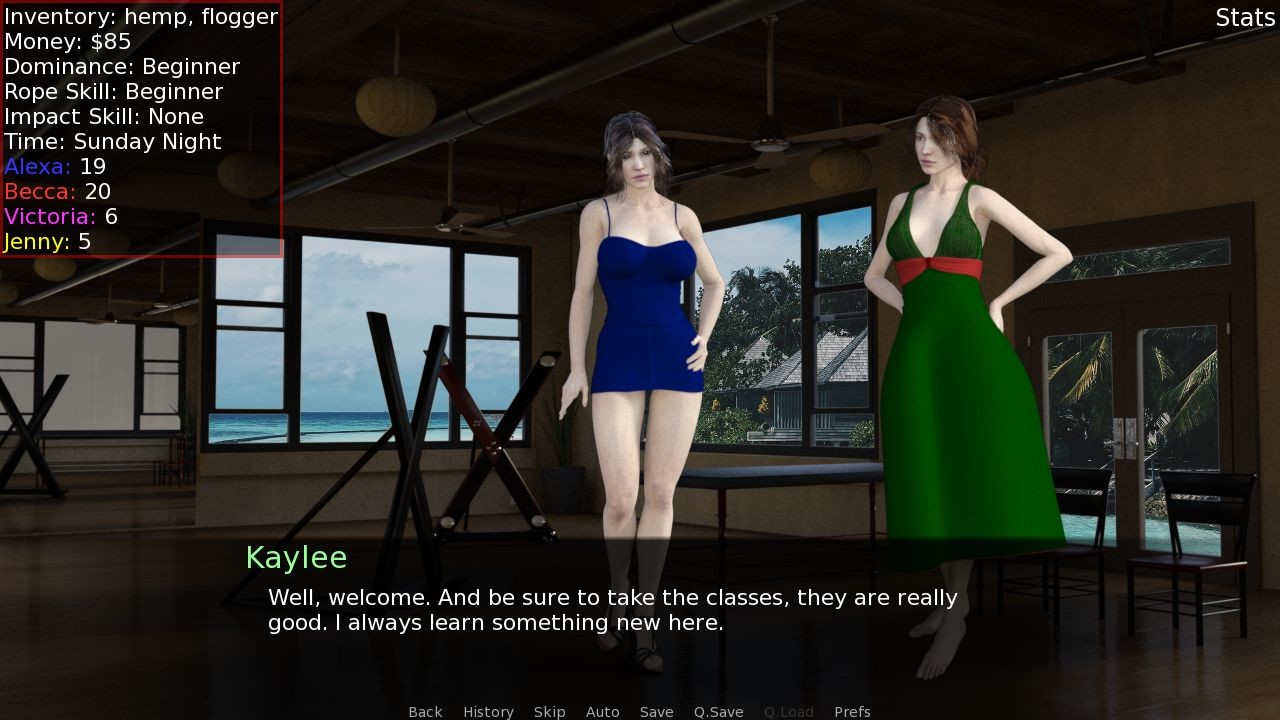Image resolution: width=1280 pixels, height=720 pixels.
Task: Go Back one dialogue line
Action: click(x=425, y=711)
